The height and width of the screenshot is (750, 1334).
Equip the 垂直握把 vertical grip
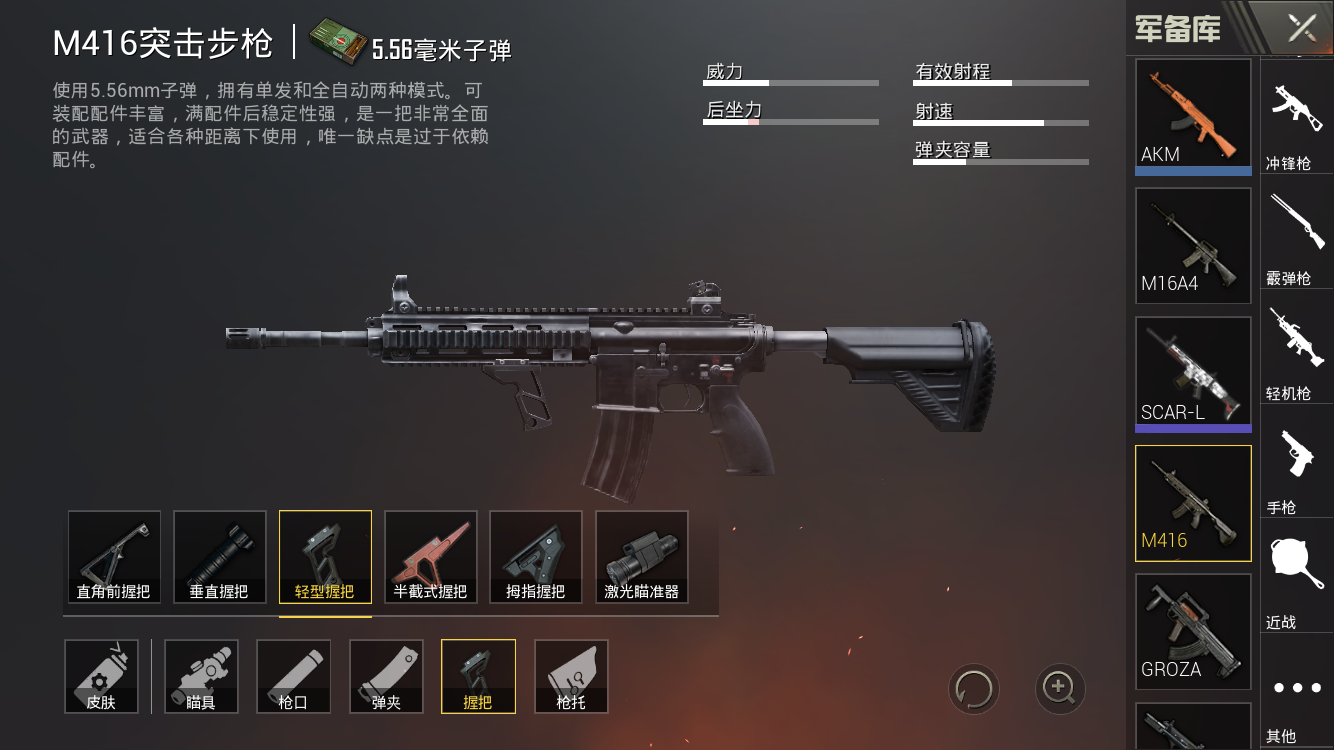click(219, 556)
